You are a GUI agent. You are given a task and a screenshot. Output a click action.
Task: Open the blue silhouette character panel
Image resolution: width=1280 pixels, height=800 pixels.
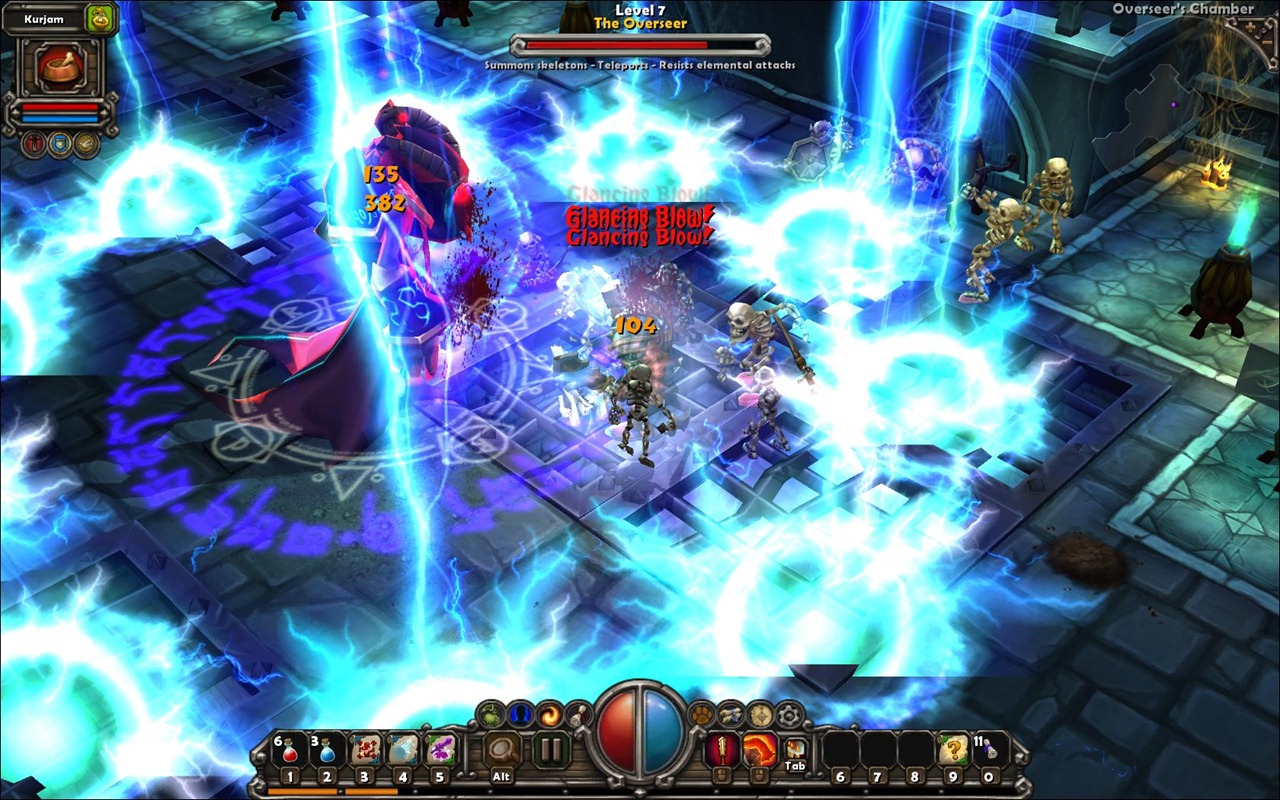tap(520, 714)
